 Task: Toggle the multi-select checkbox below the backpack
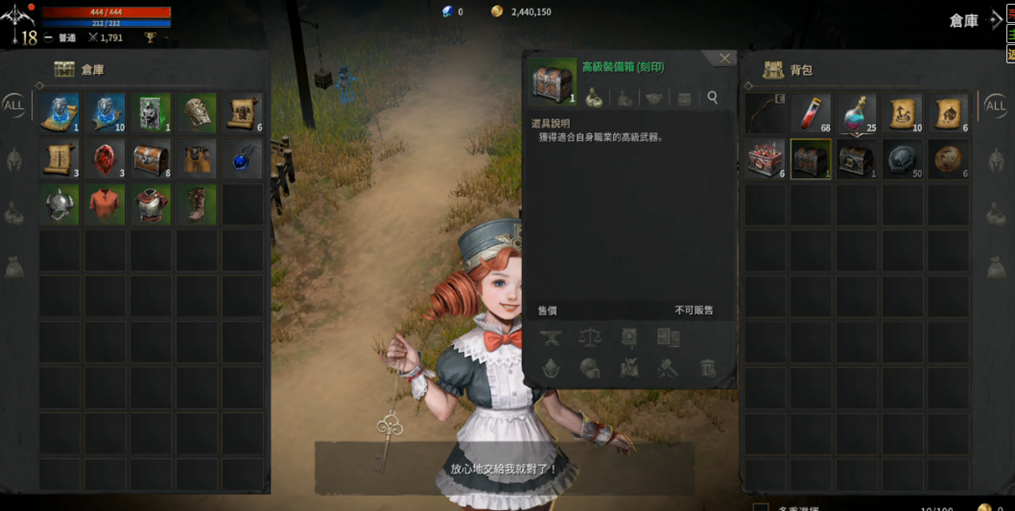761,507
